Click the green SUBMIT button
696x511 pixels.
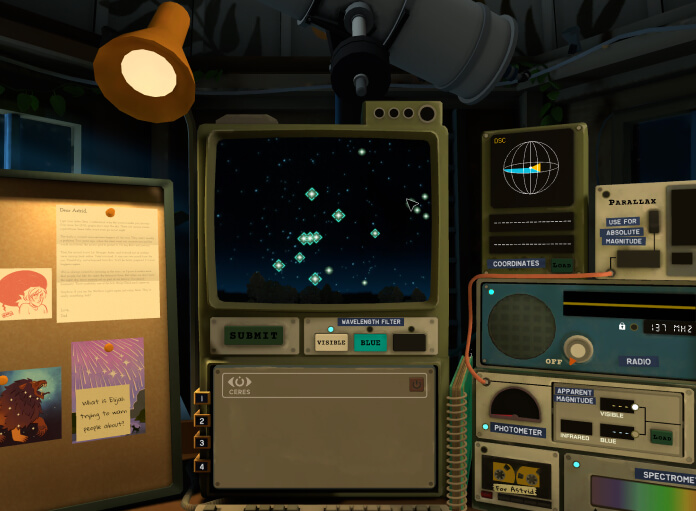pyautogui.click(x=253, y=336)
